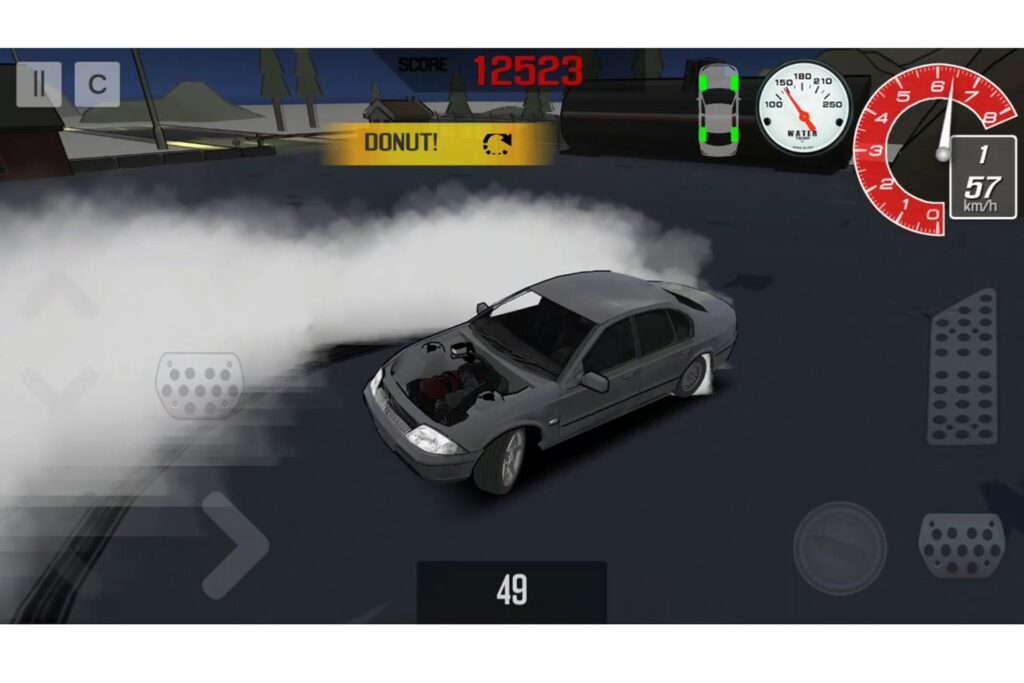Tap the C camera button
Image resolution: width=1024 pixels, height=683 pixels.
pos(97,85)
